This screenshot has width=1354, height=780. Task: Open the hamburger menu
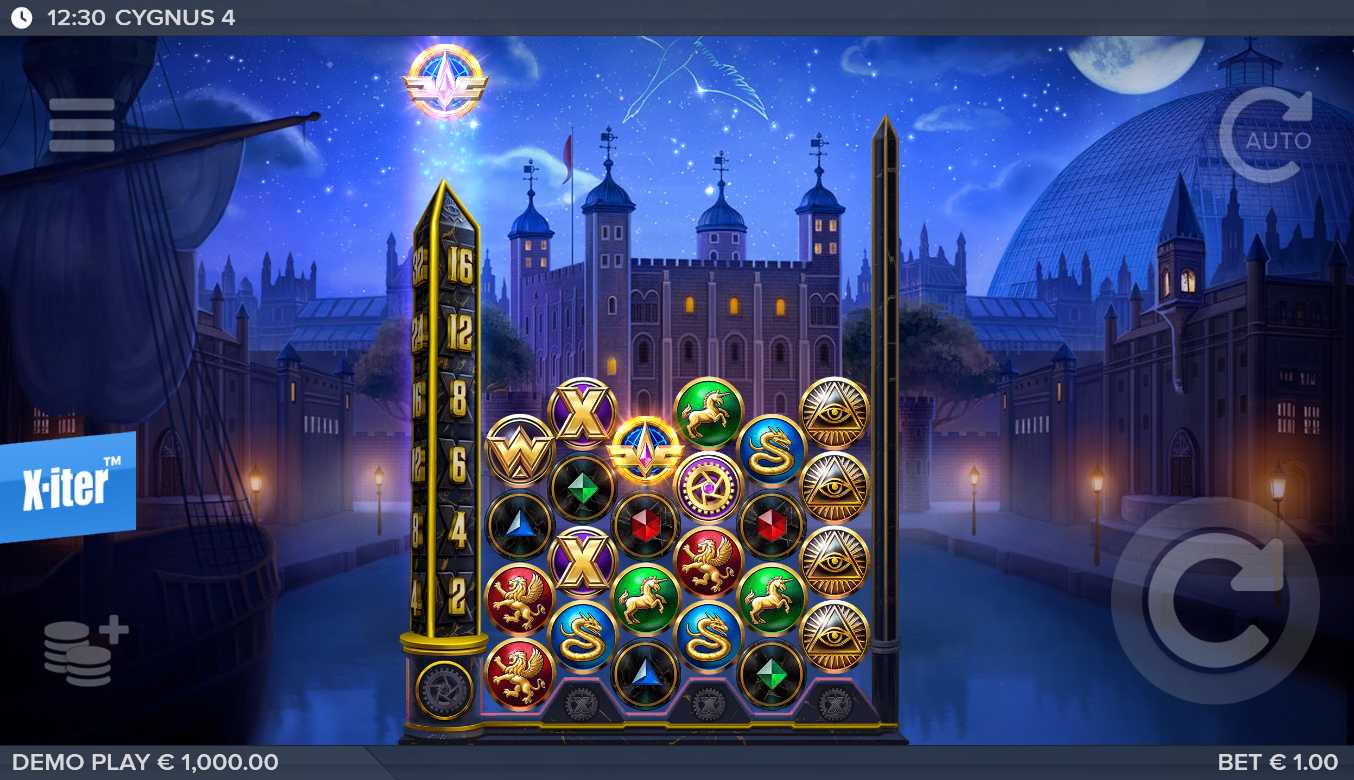click(81, 125)
